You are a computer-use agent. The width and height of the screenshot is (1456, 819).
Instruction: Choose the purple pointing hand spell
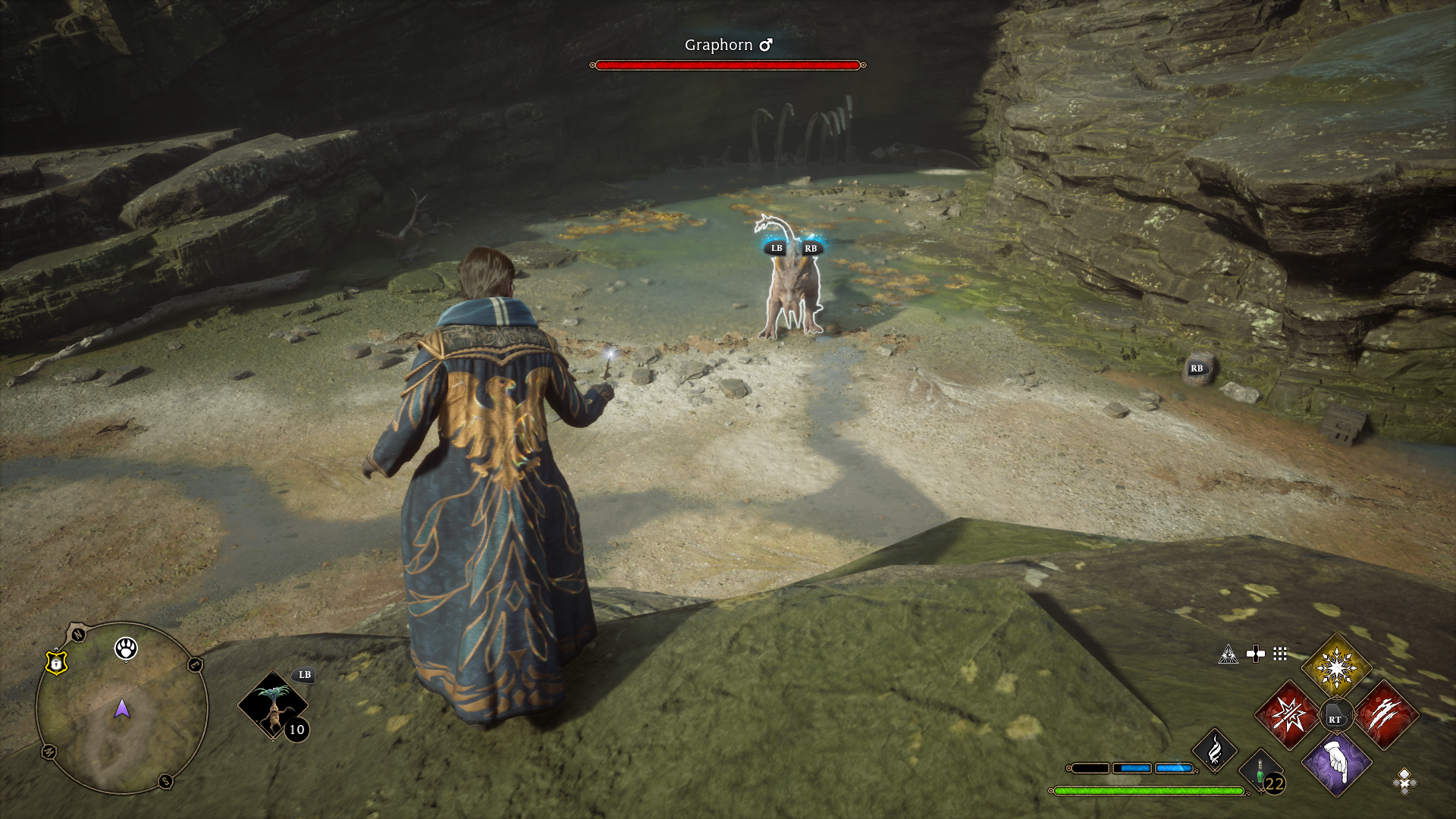tap(1336, 763)
